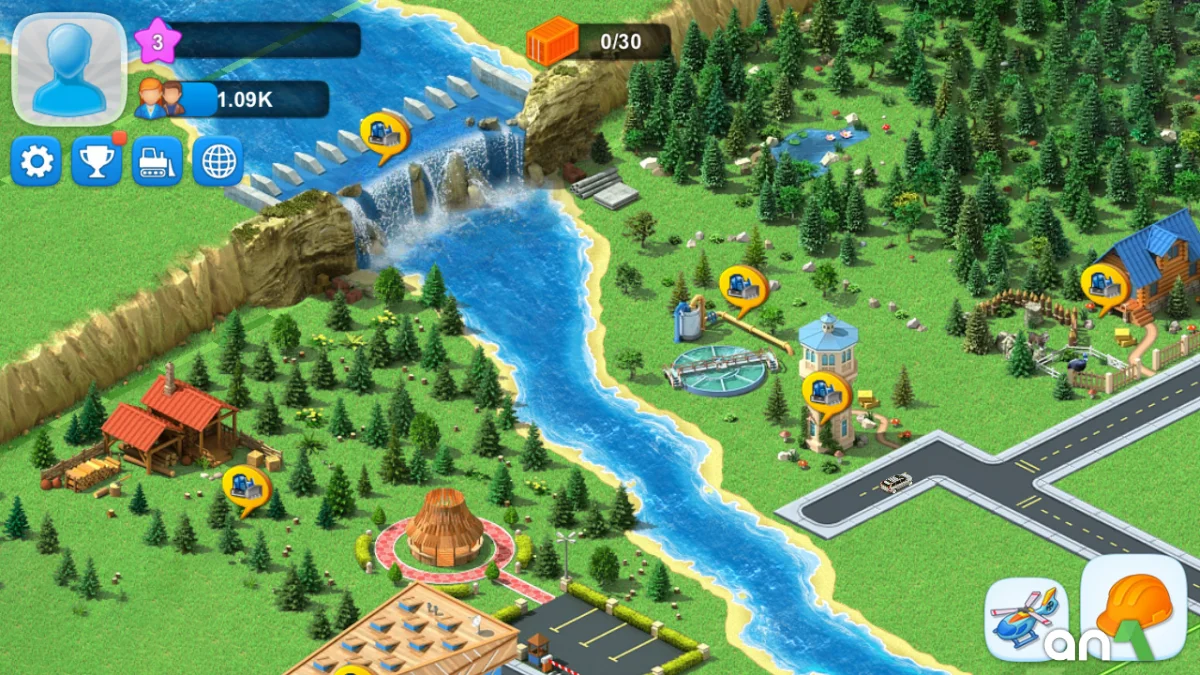Open the orange hard hat build menu
This screenshot has width=1200, height=675.
pos(1133,607)
